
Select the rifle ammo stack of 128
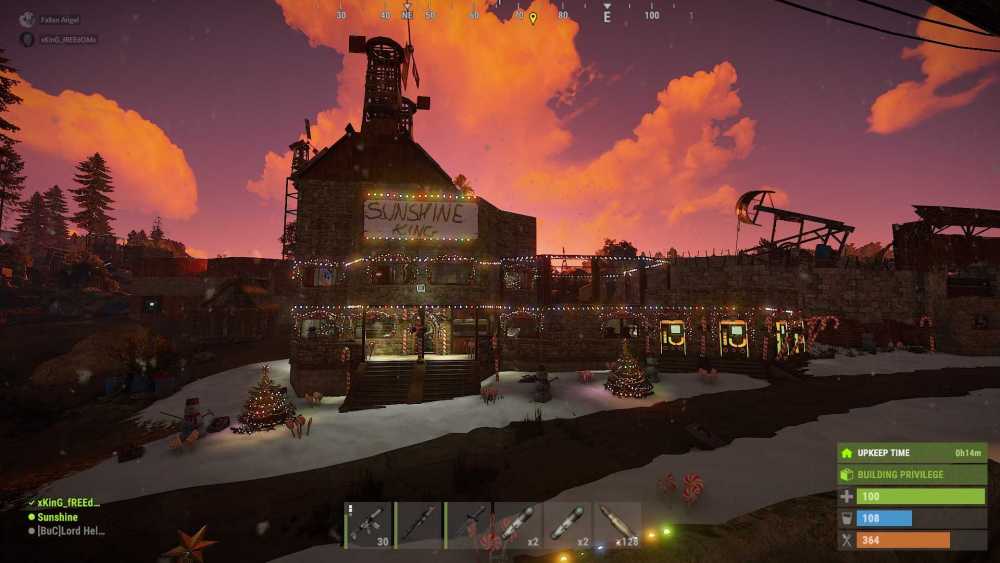pos(617,525)
